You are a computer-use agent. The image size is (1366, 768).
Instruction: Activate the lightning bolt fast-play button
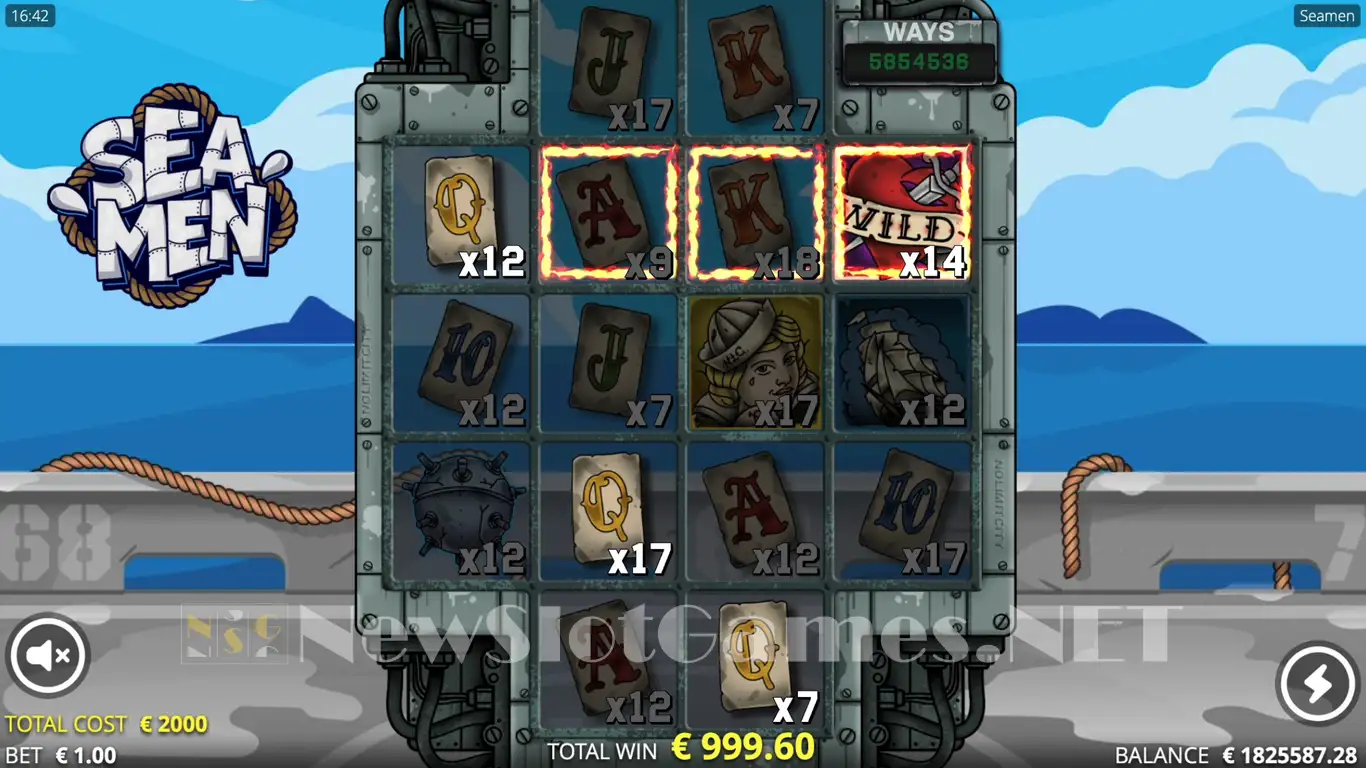[1317, 683]
